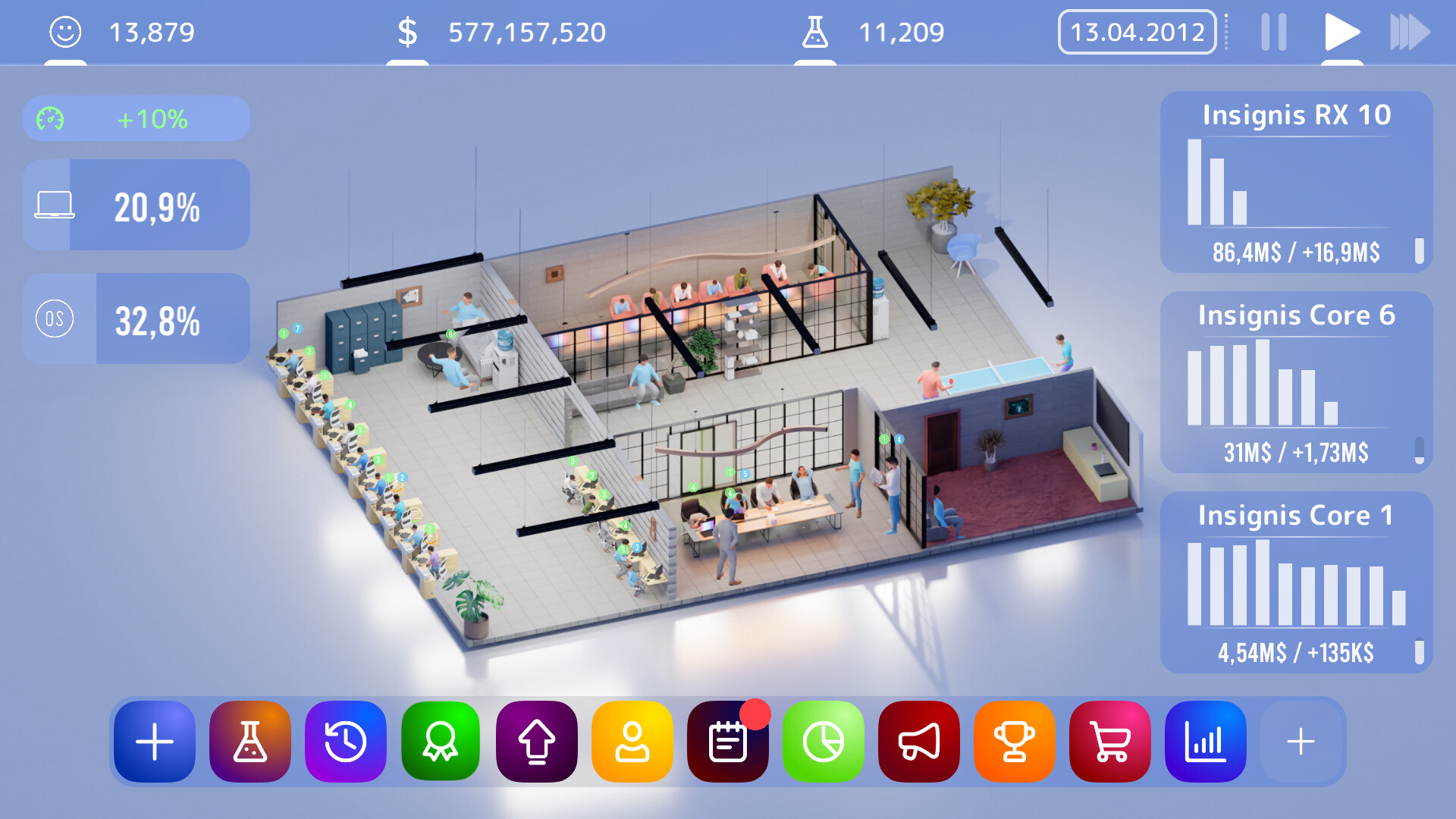Enable fast-forward game speed

pyautogui.click(x=1408, y=32)
